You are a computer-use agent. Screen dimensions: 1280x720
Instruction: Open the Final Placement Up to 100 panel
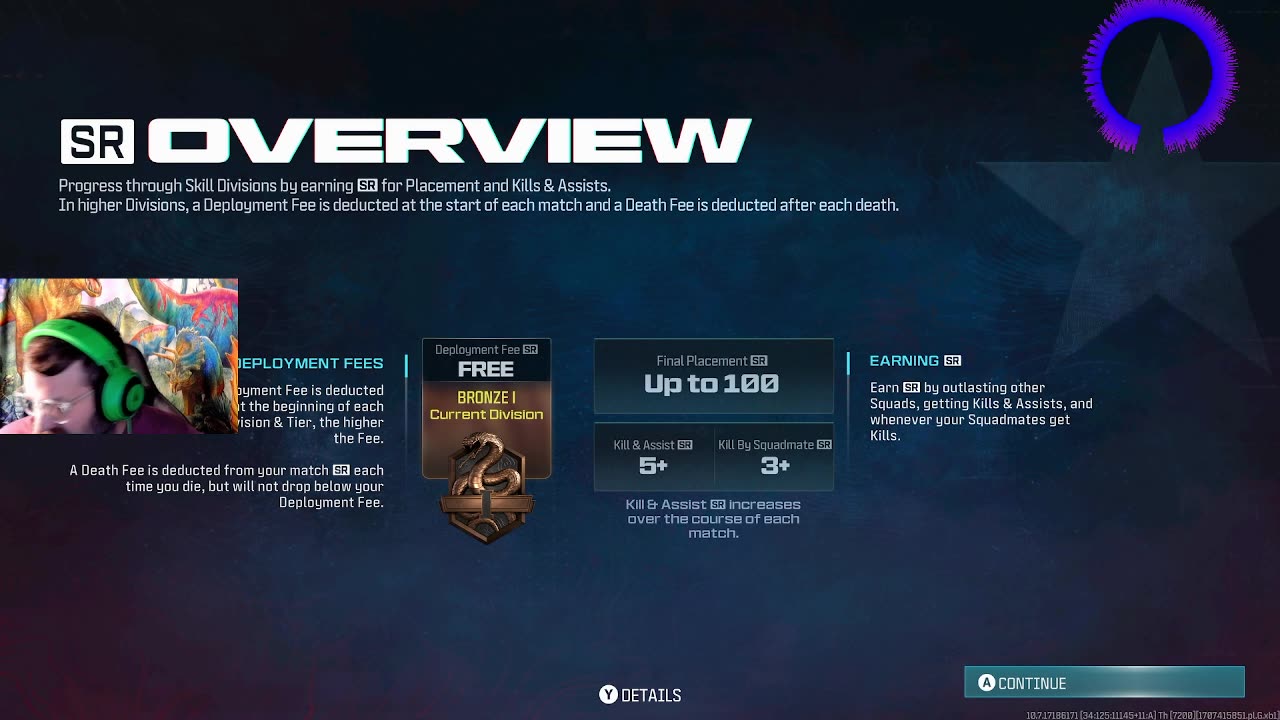[x=713, y=376]
